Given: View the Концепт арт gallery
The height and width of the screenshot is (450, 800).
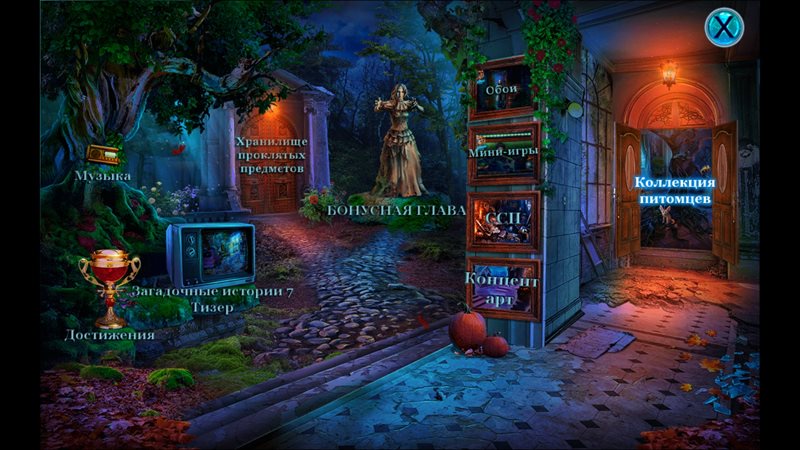Looking at the screenshot, I should tap(503, 287).
